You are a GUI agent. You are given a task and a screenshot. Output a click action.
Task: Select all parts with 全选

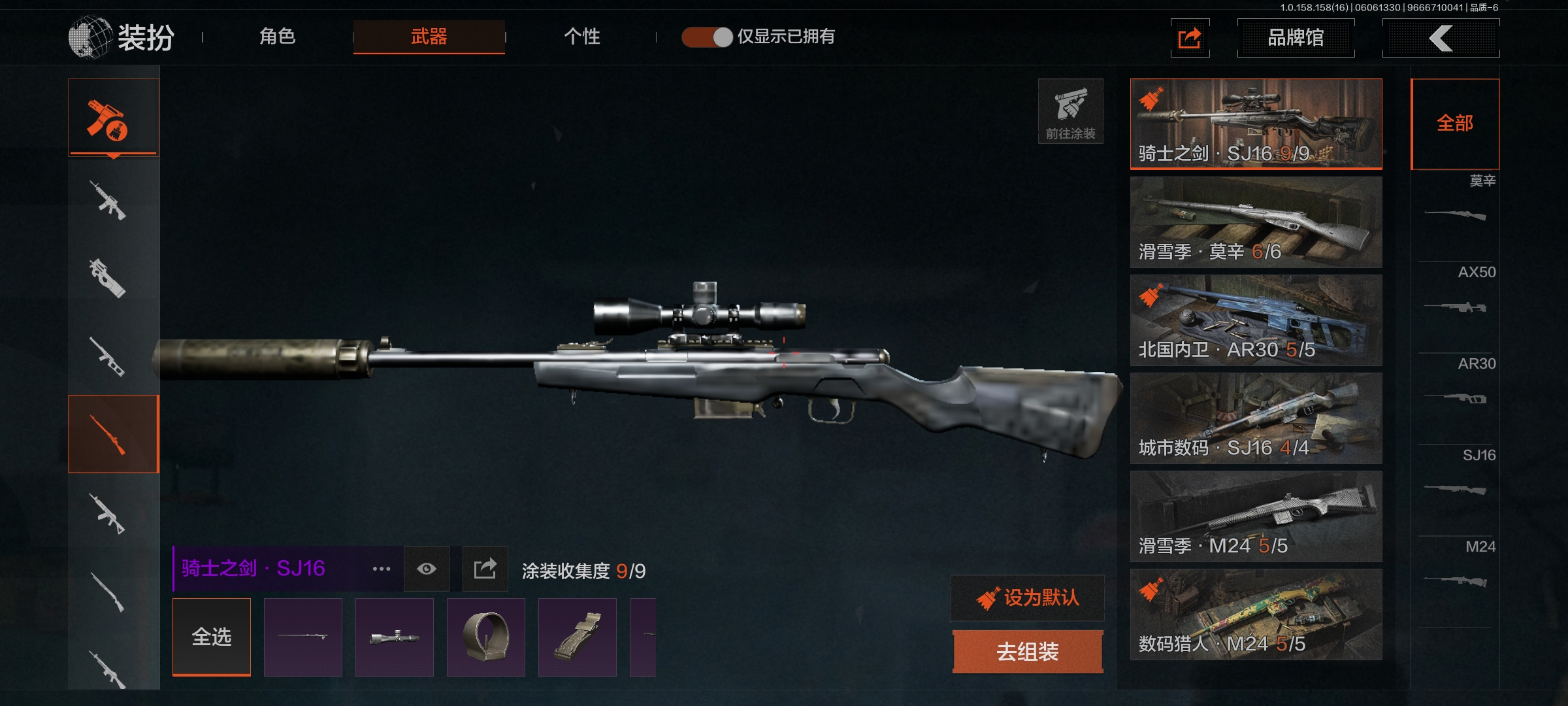pyautogui.click(x=212, y=636)
